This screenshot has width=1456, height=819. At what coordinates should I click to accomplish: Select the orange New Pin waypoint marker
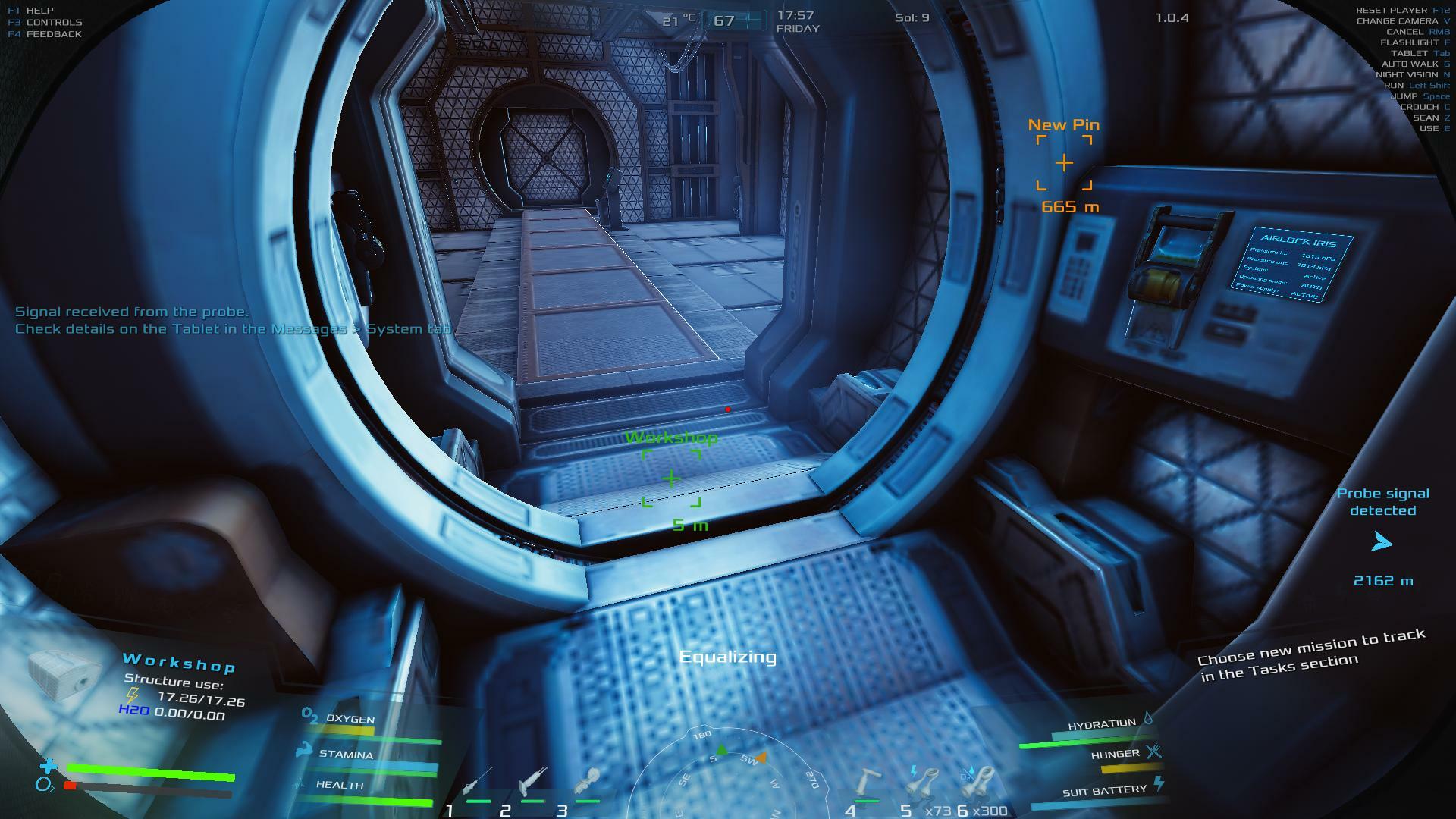[x=1064, y=162]
